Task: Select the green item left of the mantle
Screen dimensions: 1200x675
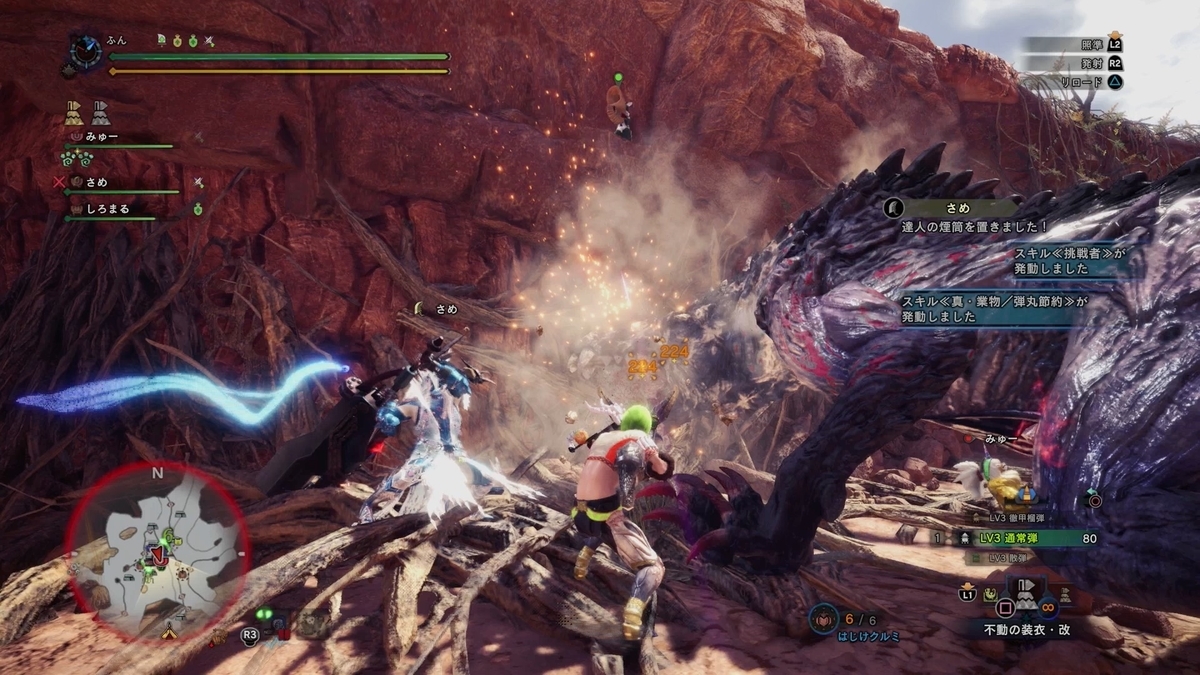Action: pyautogui.click(x=992, y=594)
